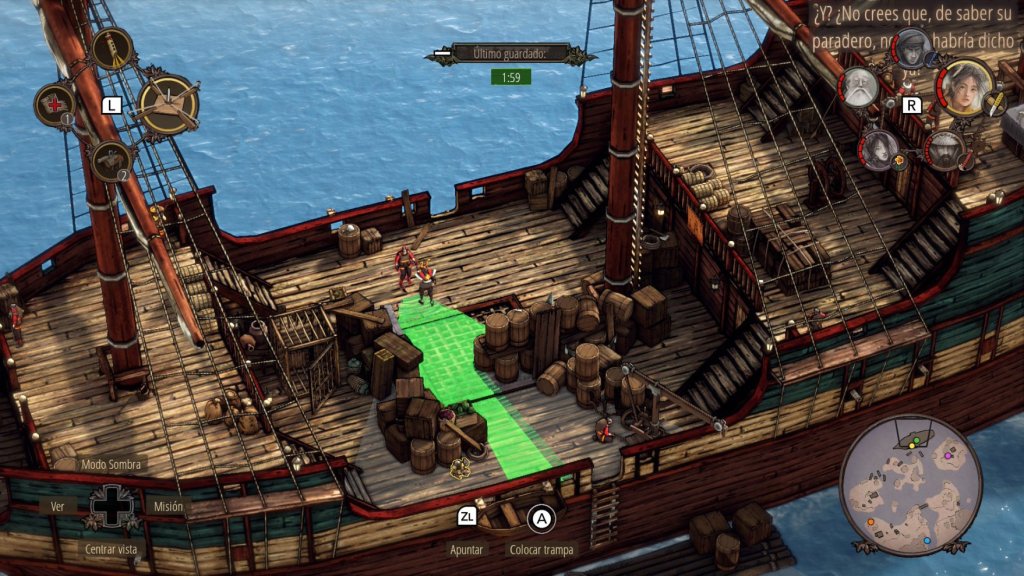This screenshot has width=1024, height=576.
Task: Switch to the white-bearded old man portrait
Action: (x=858, y=88)
